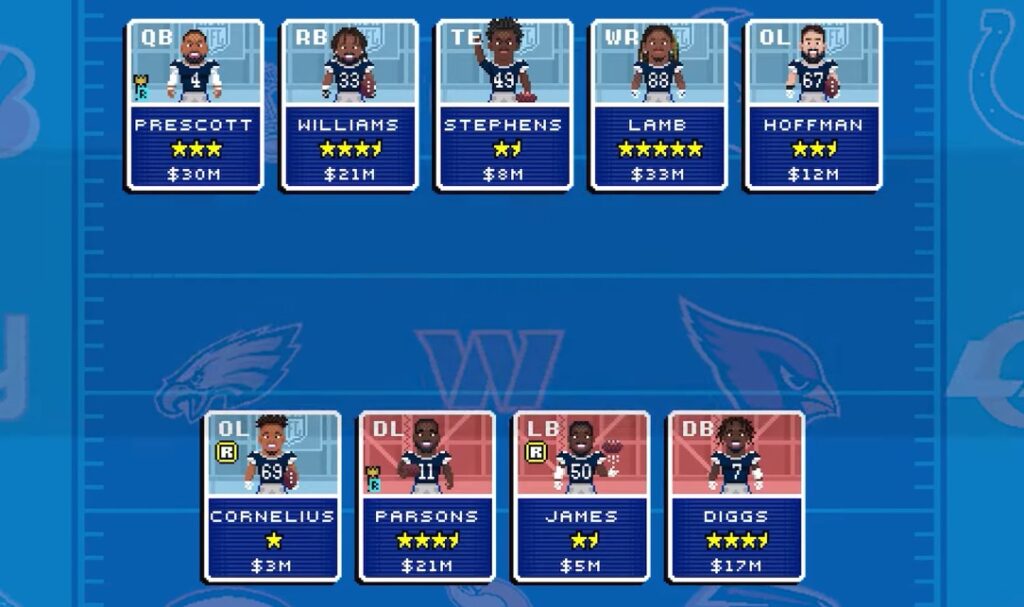This screenshot has width=1024, height=607.
Task: Choose the Parsons defensive lineman card
Action: point(427,496)
